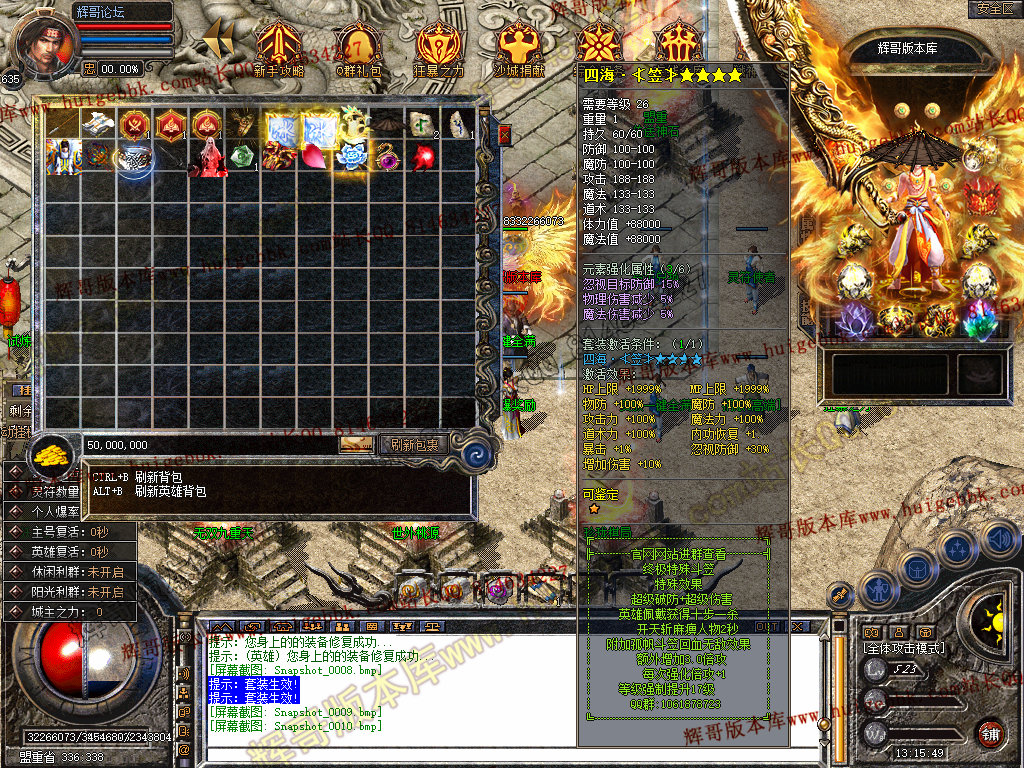Select the purple gem ring in bag
Image resolution: width=1024 pixels, height=768 pixels.
click(x=386, y=157)
